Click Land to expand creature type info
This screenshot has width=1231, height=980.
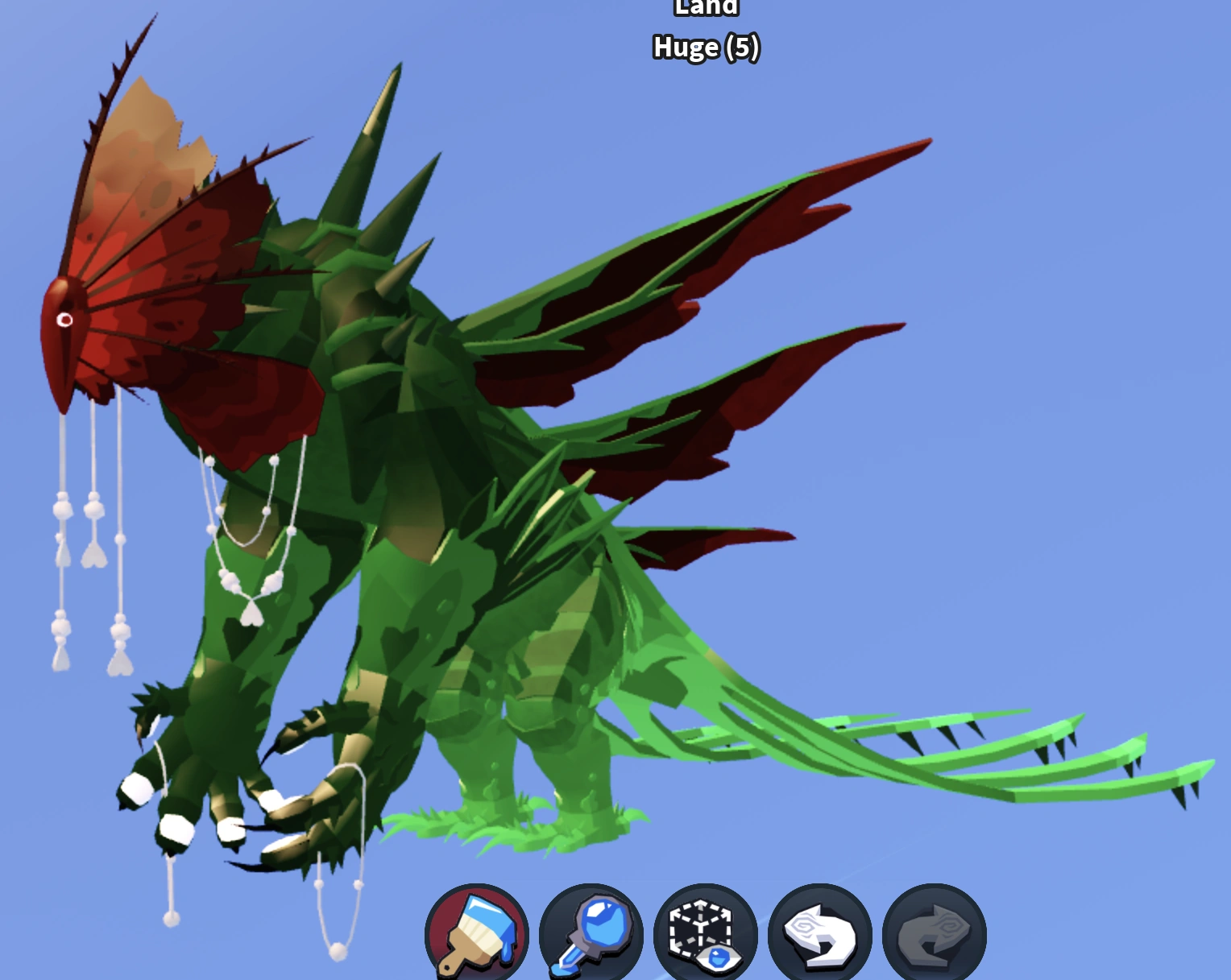point(705,8)
